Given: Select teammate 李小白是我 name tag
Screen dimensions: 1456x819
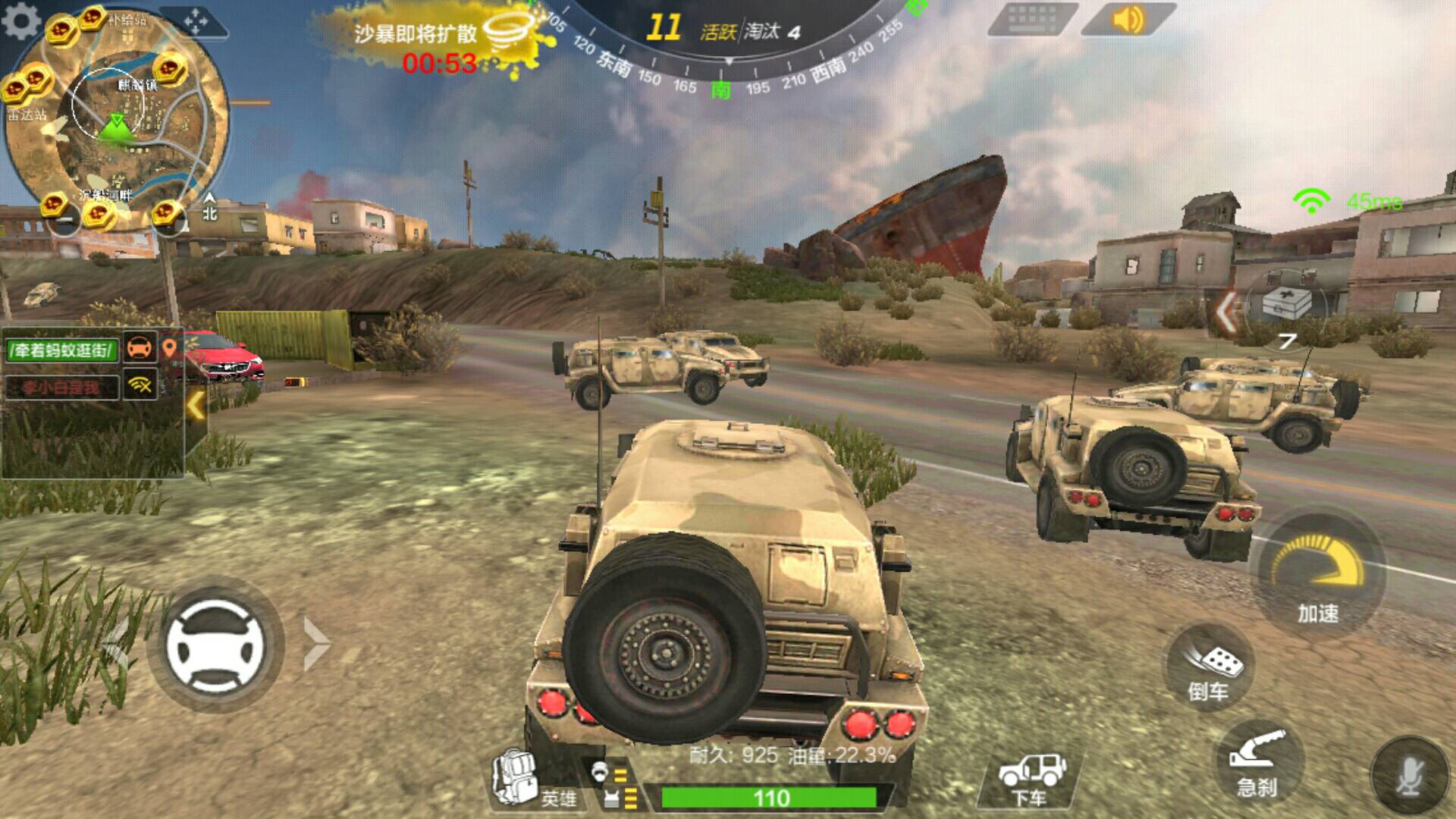Looking at the screenshot, I should (x=61, y=388).
